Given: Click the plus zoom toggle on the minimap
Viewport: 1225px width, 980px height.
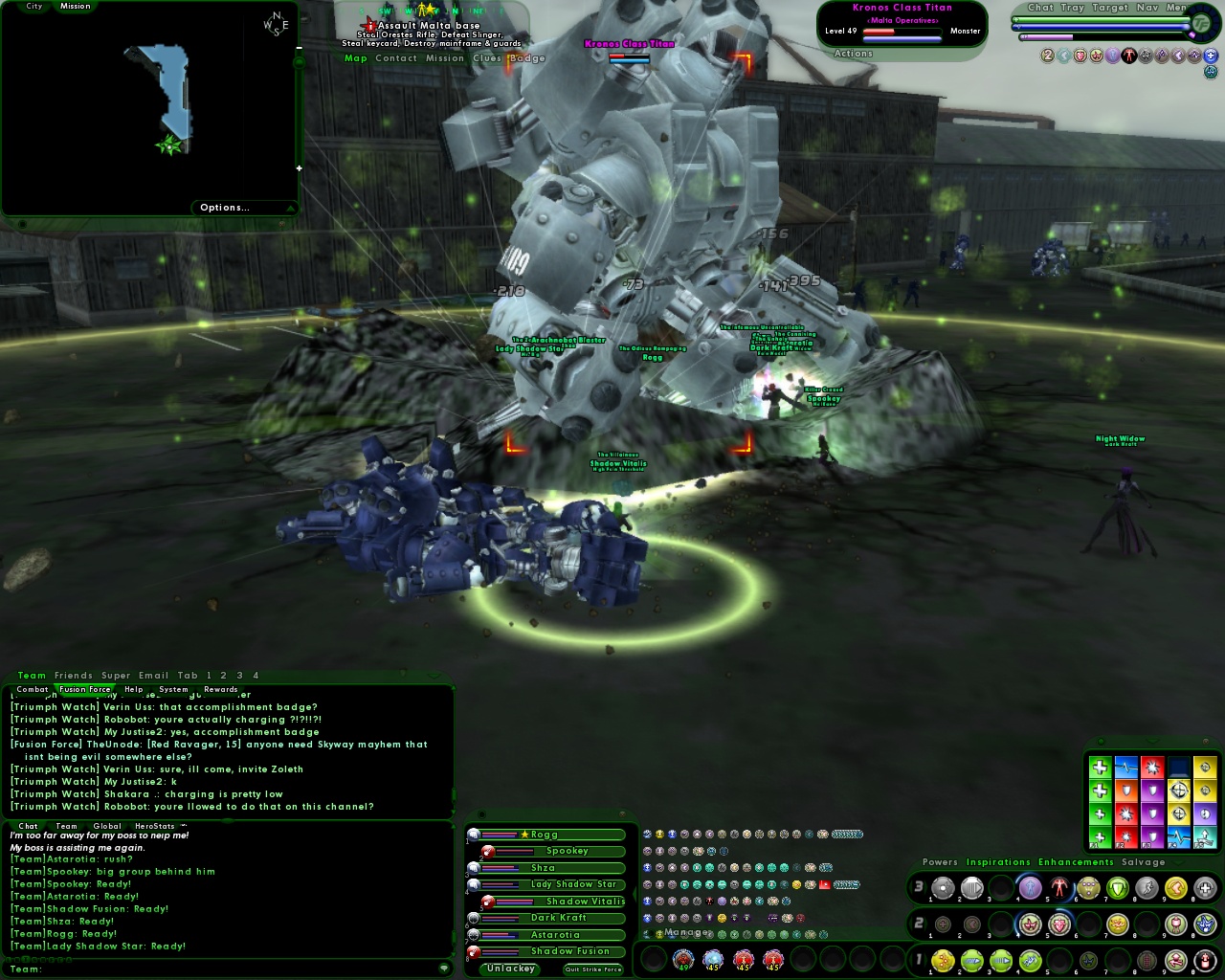Looking at the screenshot, I should 299,167.
